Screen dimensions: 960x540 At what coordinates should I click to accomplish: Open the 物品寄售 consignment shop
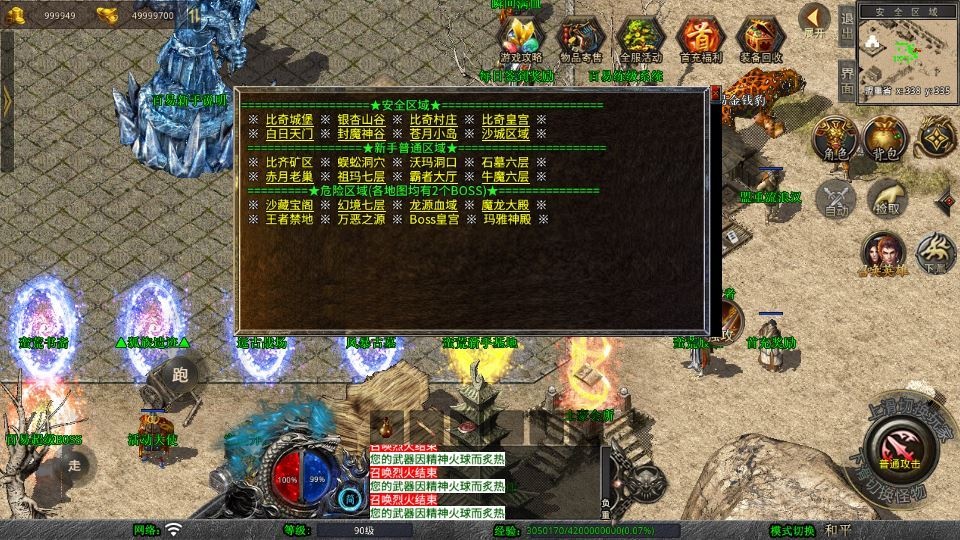[581, 40]
